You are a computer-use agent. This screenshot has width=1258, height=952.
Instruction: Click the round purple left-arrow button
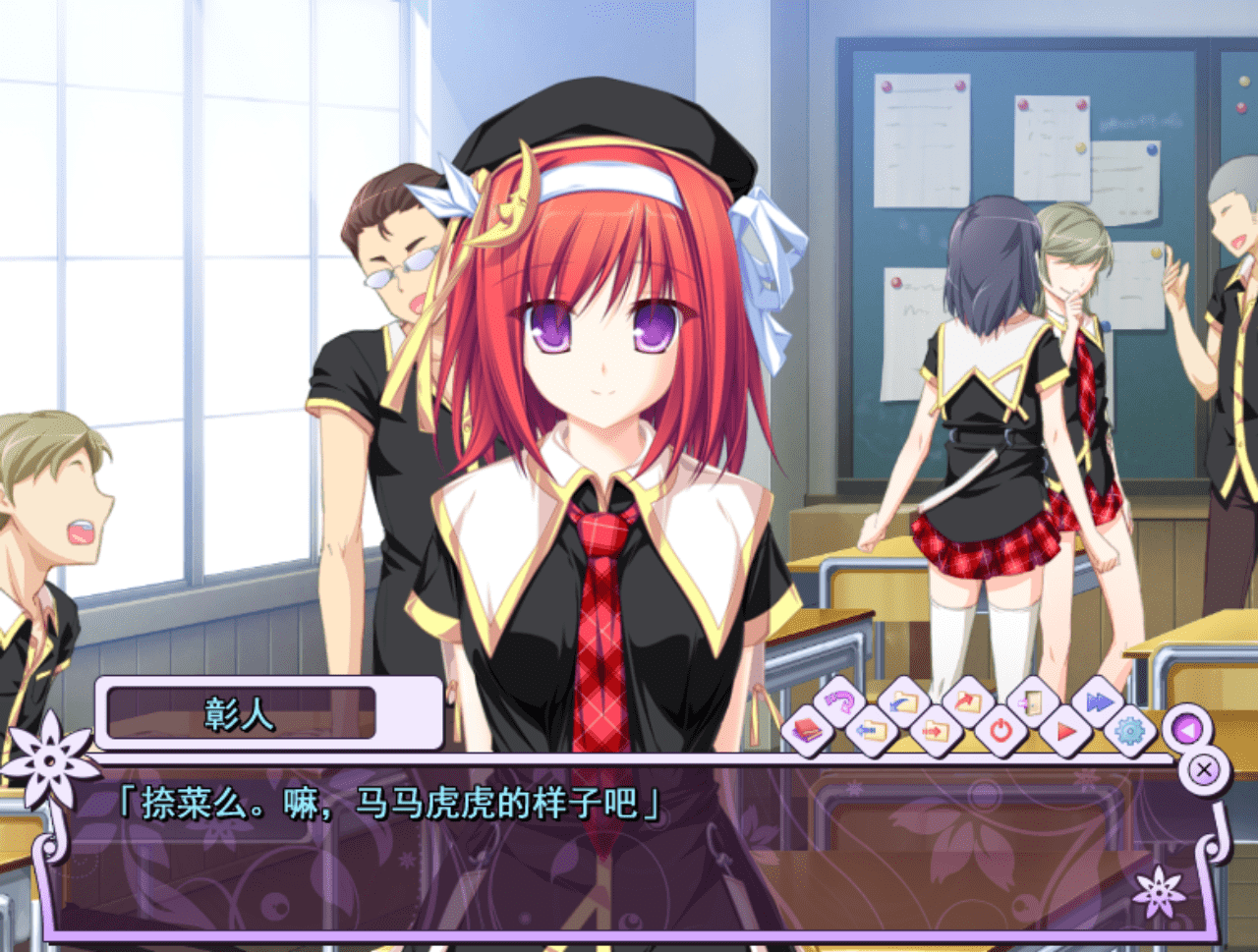1187,730
